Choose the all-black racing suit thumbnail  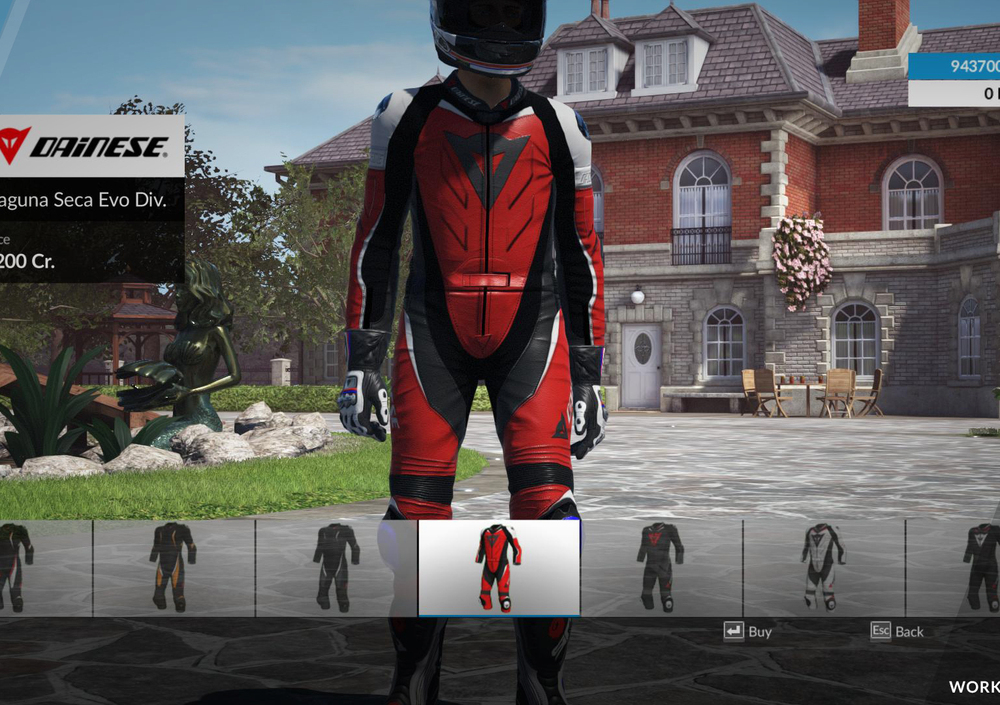pyautogui.click(x=336, y=567)
